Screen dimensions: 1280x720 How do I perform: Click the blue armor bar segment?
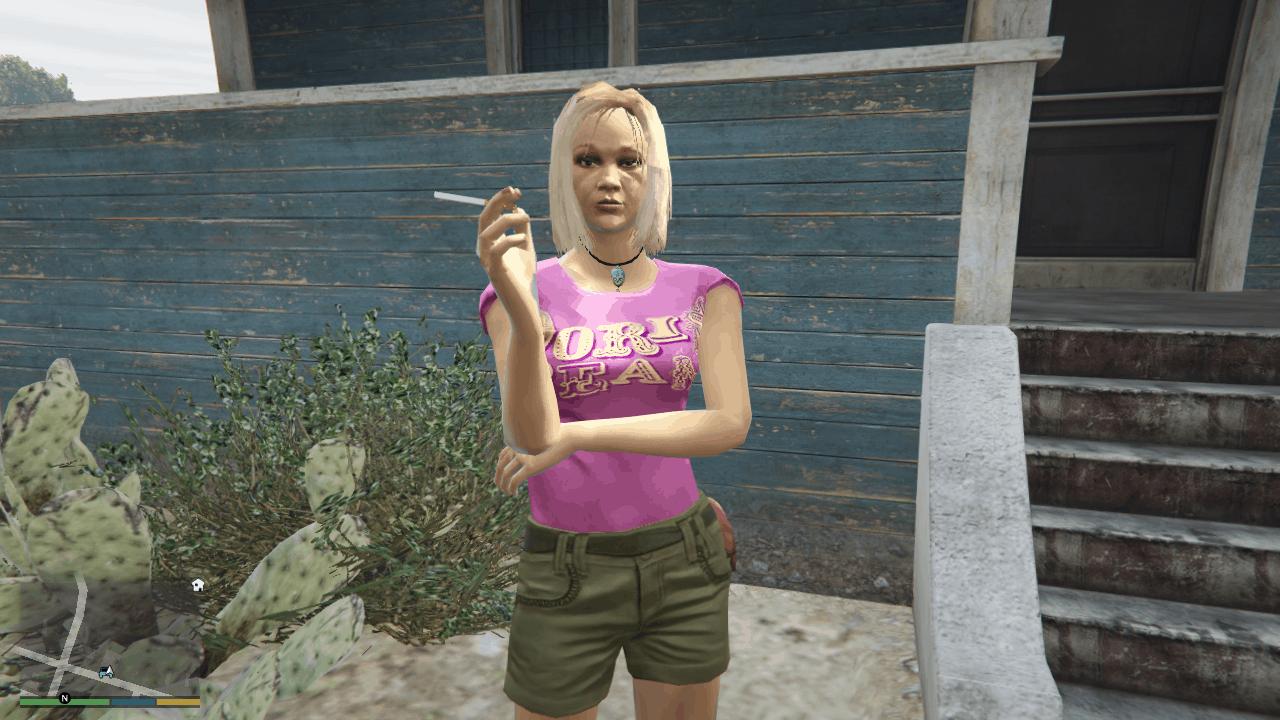[x=131, y=701]
